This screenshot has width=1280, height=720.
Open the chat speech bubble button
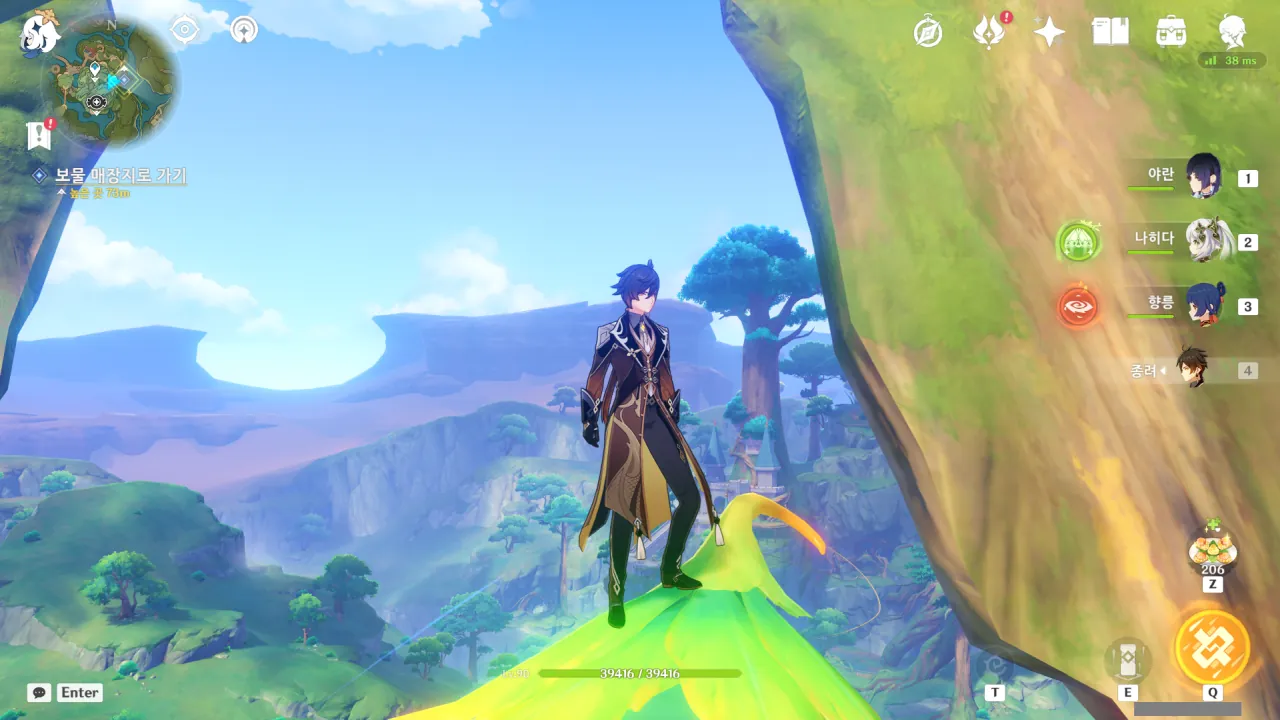click(x=39, y=692)
